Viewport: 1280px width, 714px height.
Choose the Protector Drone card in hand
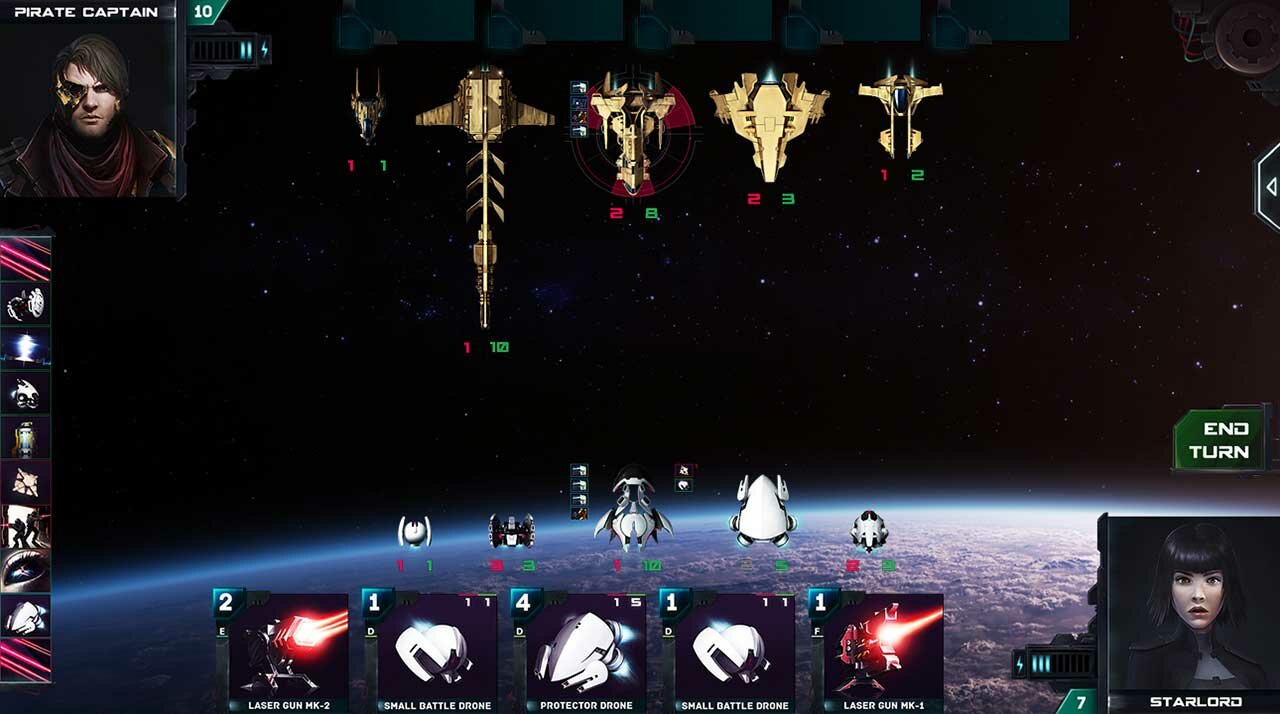click(585, 648)
